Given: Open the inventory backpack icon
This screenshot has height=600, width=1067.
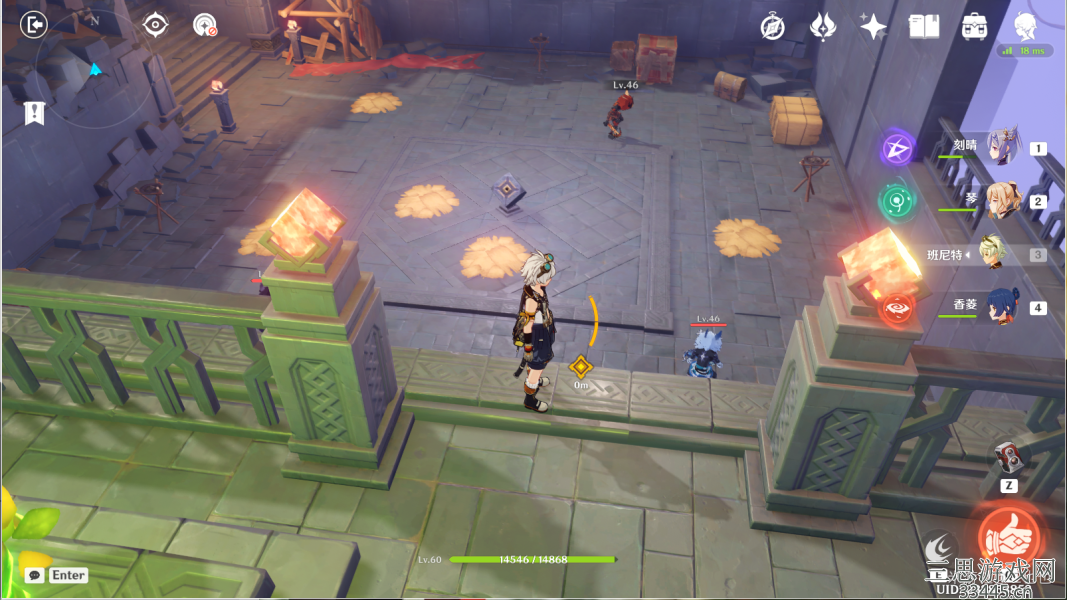Looking at the screenshot, I should (974, 27).
